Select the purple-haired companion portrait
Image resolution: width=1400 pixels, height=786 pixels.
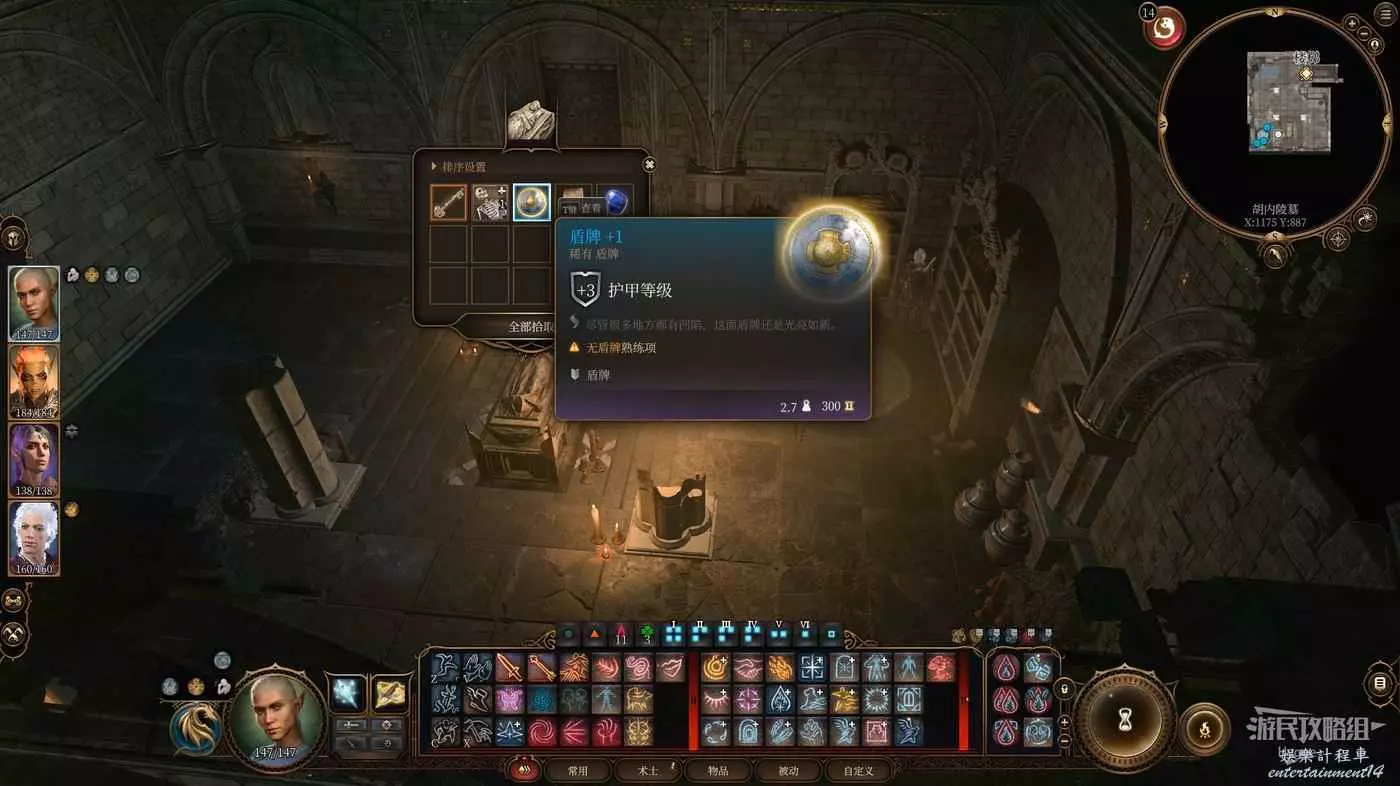pos(34,460)
